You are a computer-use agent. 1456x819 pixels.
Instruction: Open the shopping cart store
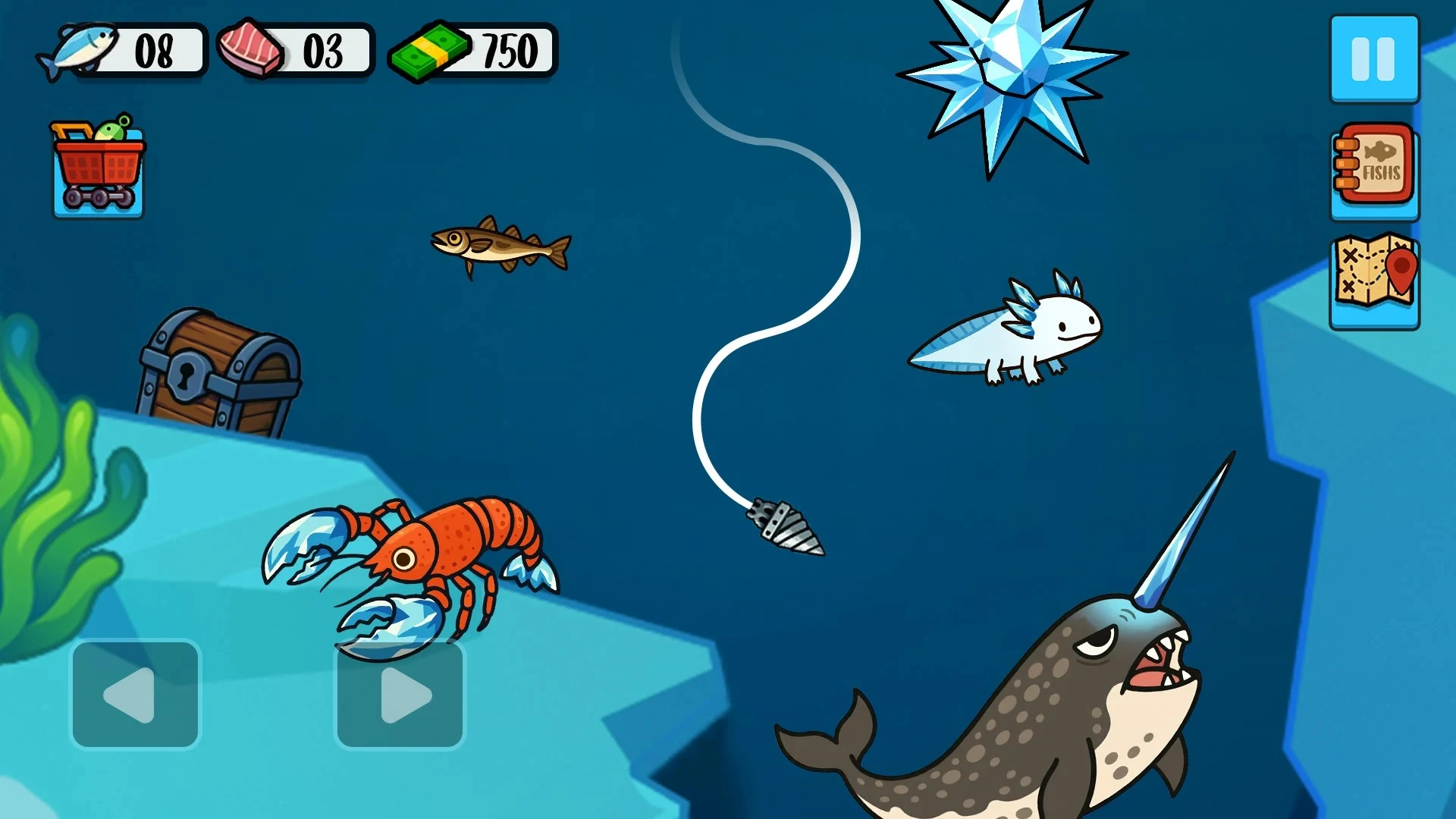pos(97,167)
